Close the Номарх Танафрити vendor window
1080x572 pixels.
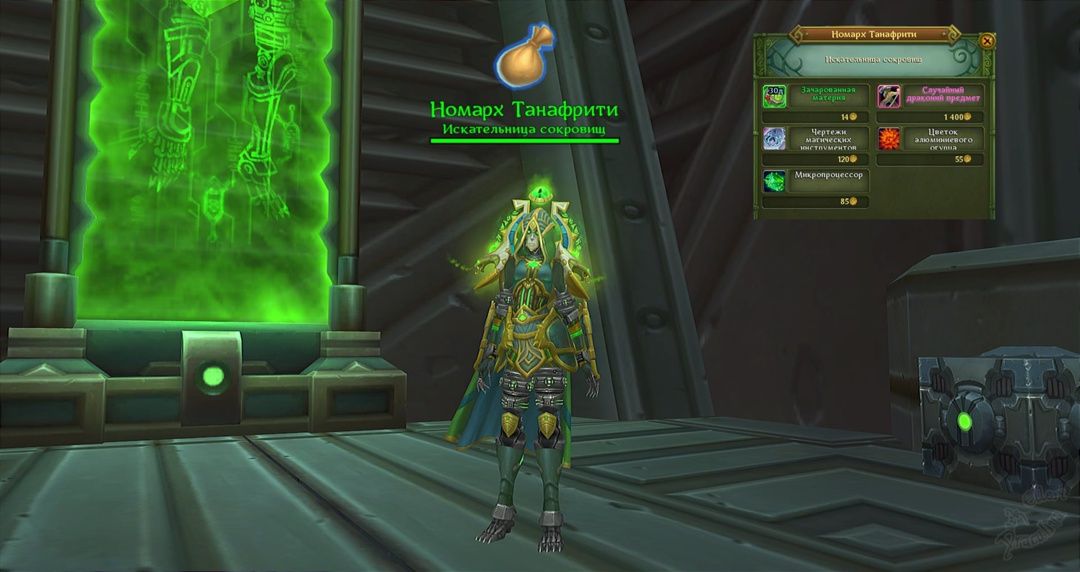[987, 41]
